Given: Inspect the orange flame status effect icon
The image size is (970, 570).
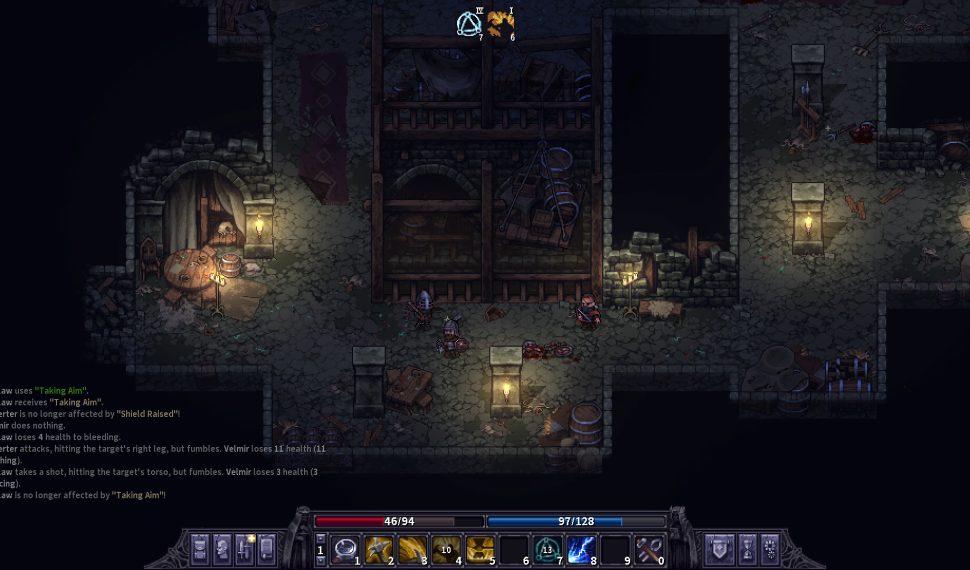Looking at the screenshot, I should click(500, 24).
